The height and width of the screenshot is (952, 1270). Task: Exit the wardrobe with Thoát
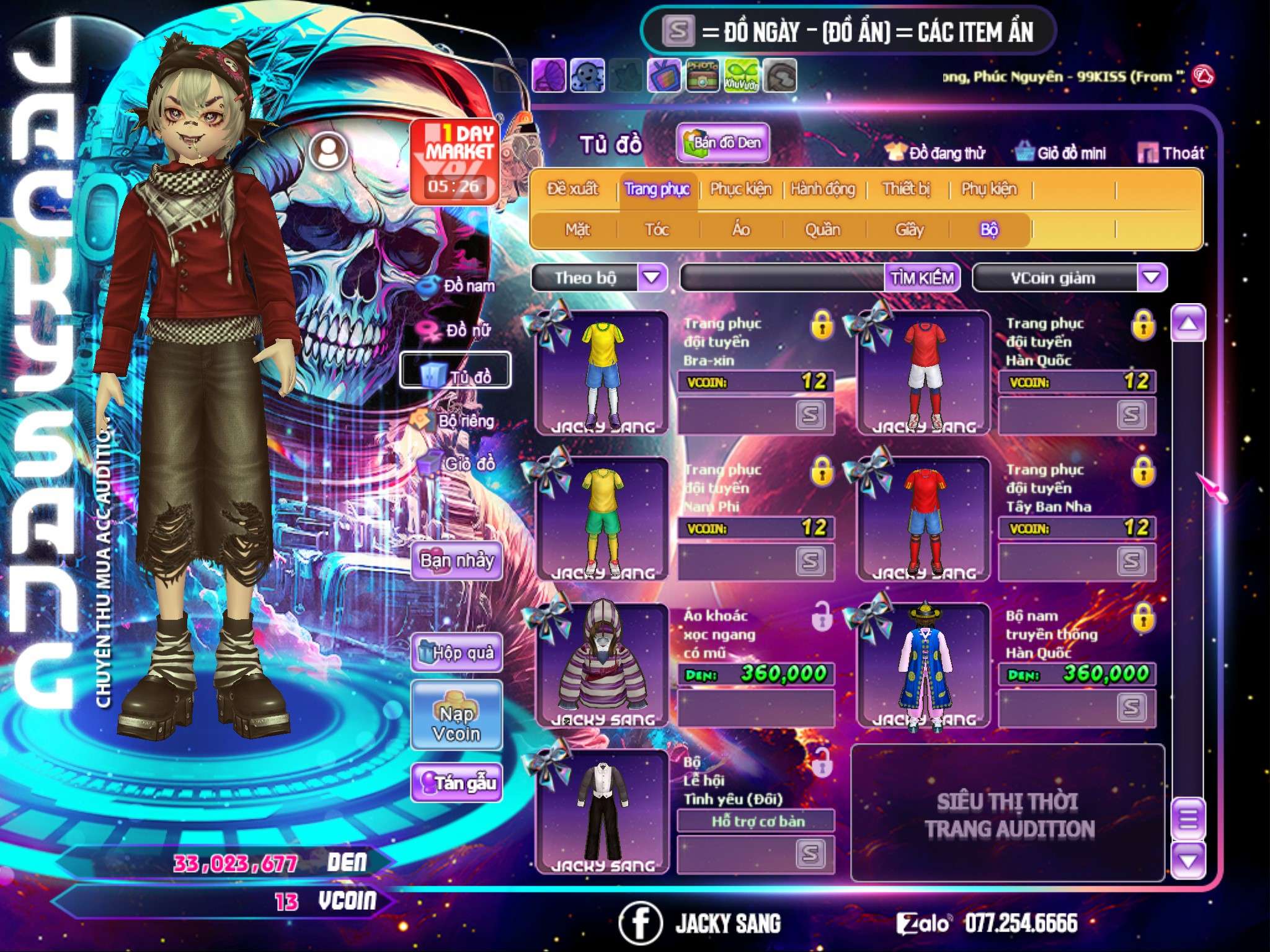click(1171, 153)
